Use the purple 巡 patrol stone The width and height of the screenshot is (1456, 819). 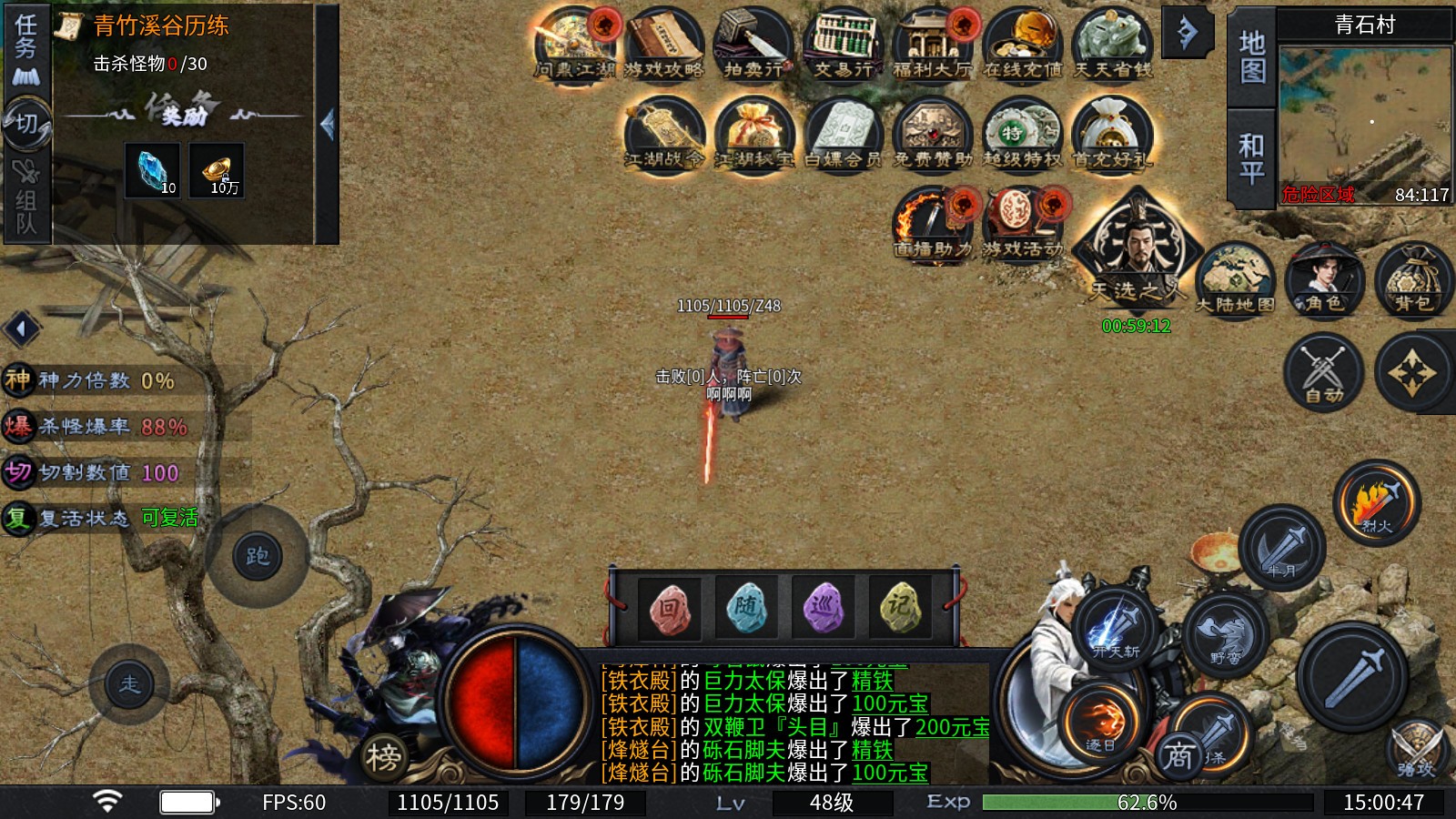(824, 608)
